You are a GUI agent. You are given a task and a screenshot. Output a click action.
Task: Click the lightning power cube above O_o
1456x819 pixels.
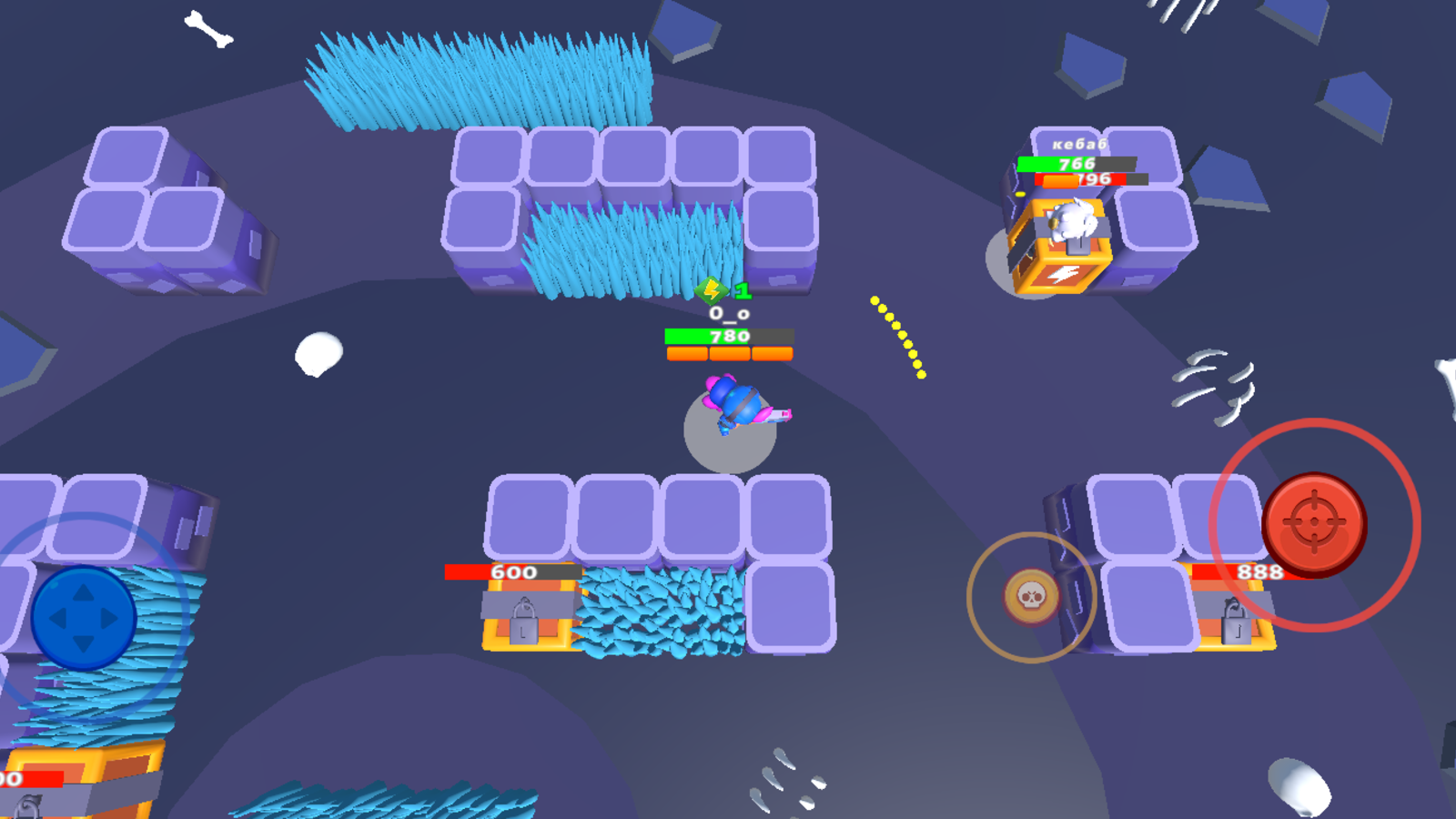(712, 291)
